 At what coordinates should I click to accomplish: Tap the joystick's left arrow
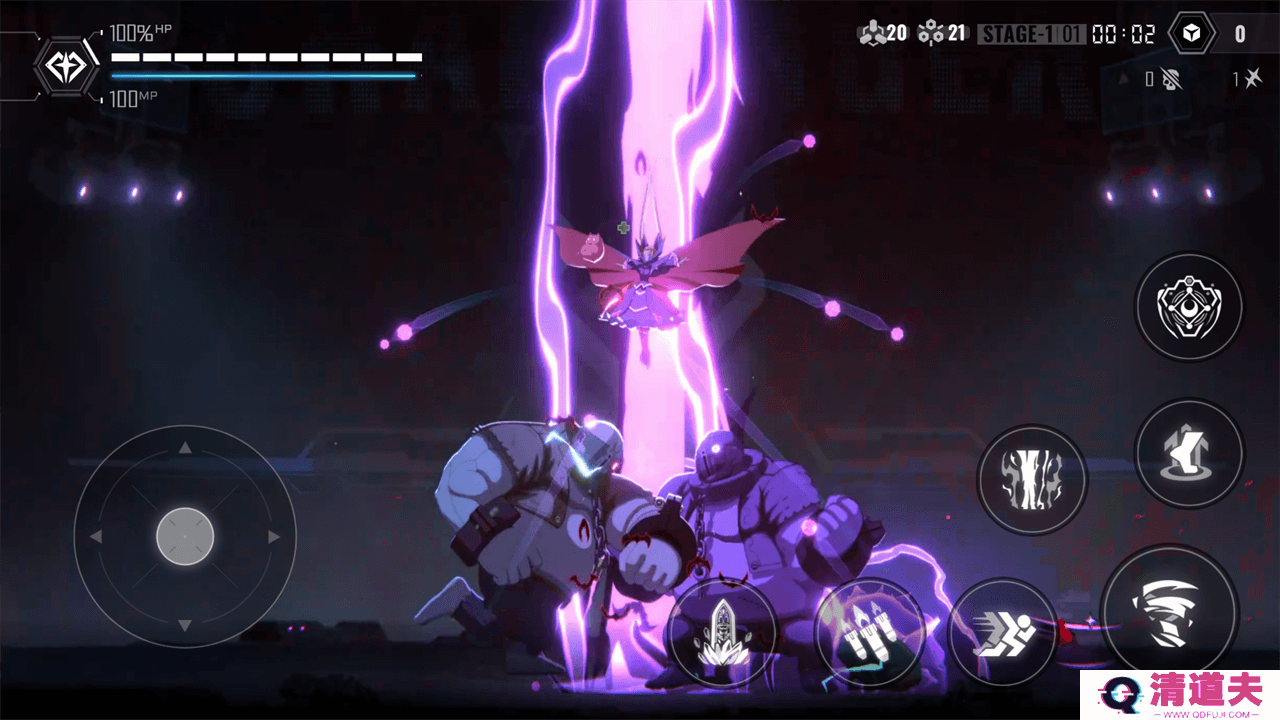[x=96, y=537]
